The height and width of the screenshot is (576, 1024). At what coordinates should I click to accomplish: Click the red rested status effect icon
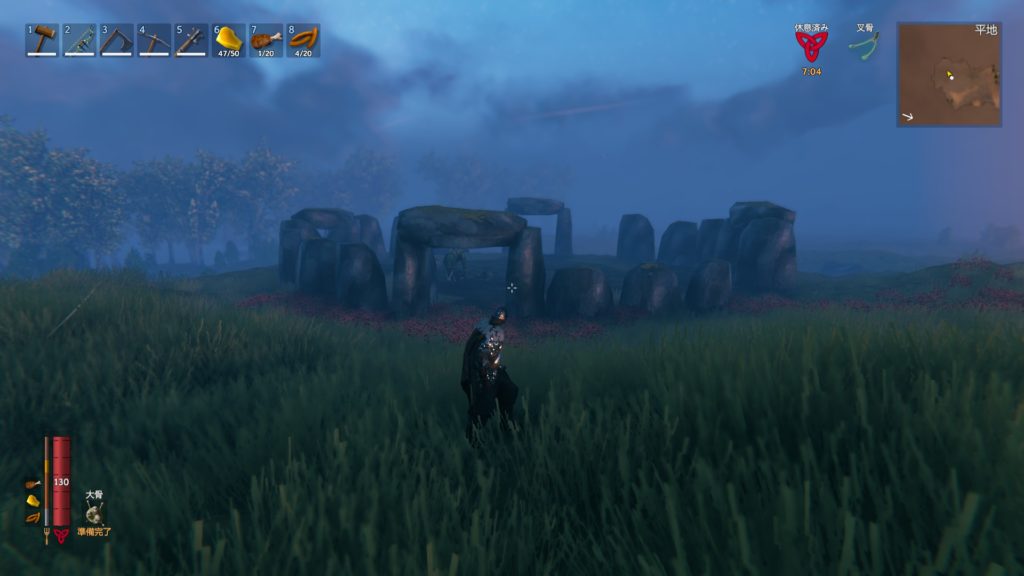811,47
